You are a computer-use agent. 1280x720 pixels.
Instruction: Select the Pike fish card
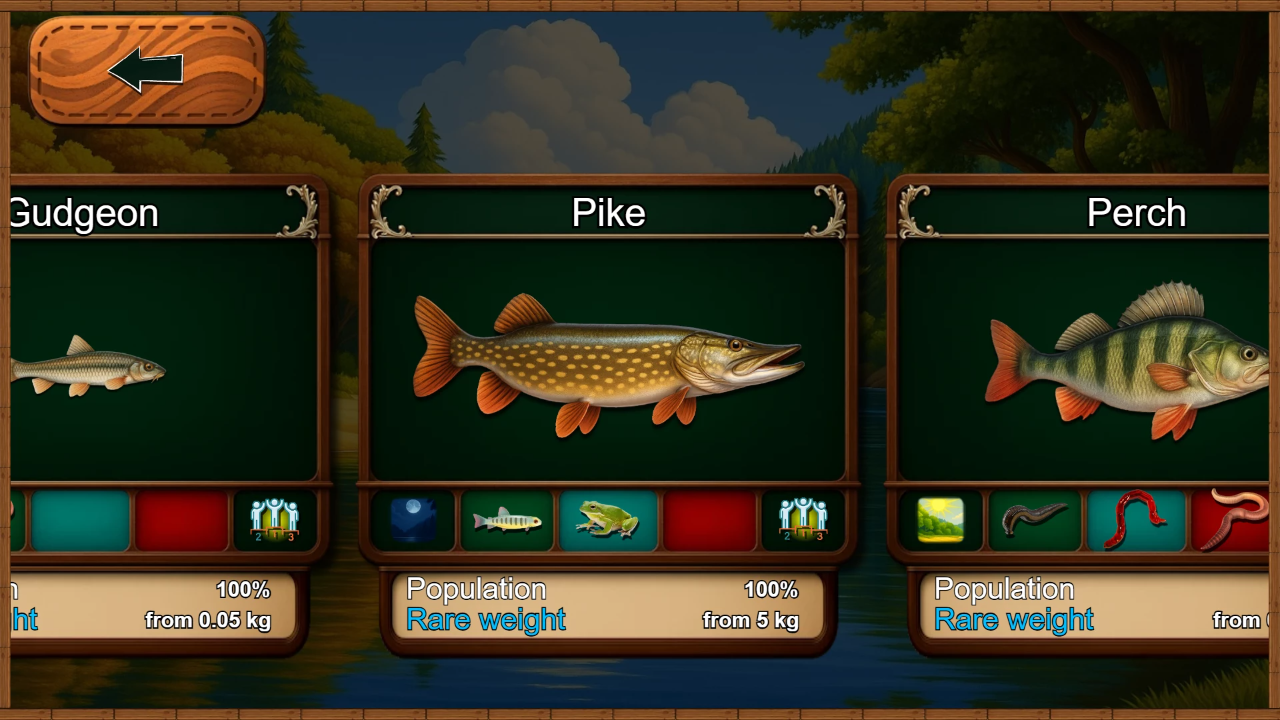click(608, 360)
